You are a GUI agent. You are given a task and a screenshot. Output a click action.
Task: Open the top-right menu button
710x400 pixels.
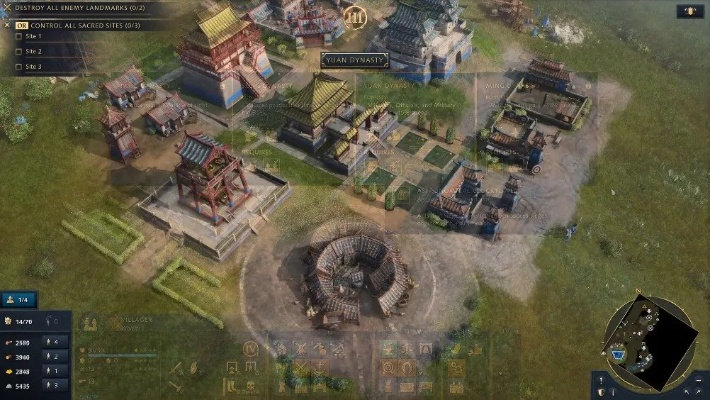click(x=688, y=12)
